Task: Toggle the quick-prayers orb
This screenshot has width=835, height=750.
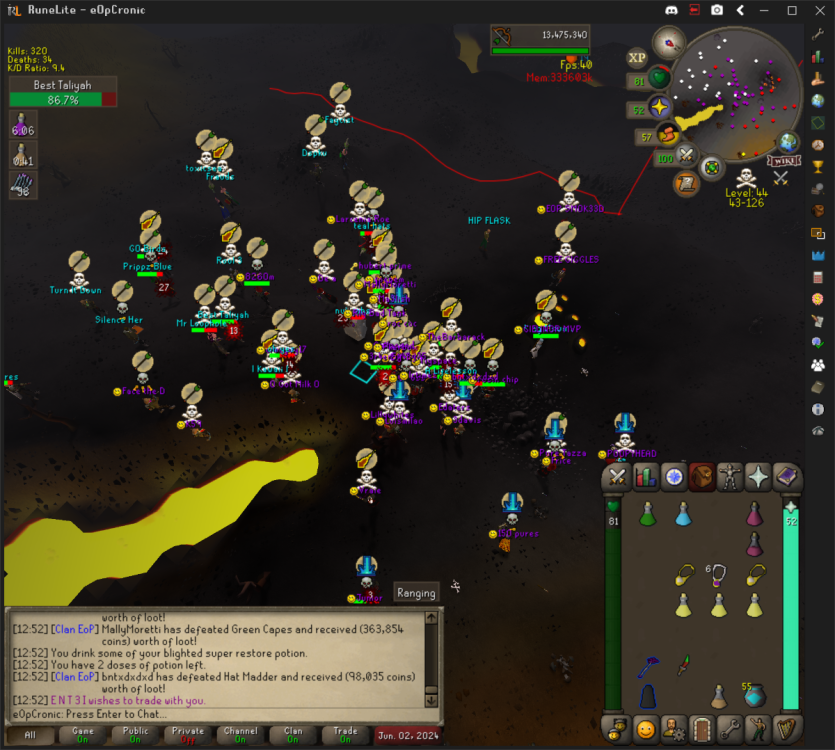Action: pyautogui.click(x=660, y=108)
